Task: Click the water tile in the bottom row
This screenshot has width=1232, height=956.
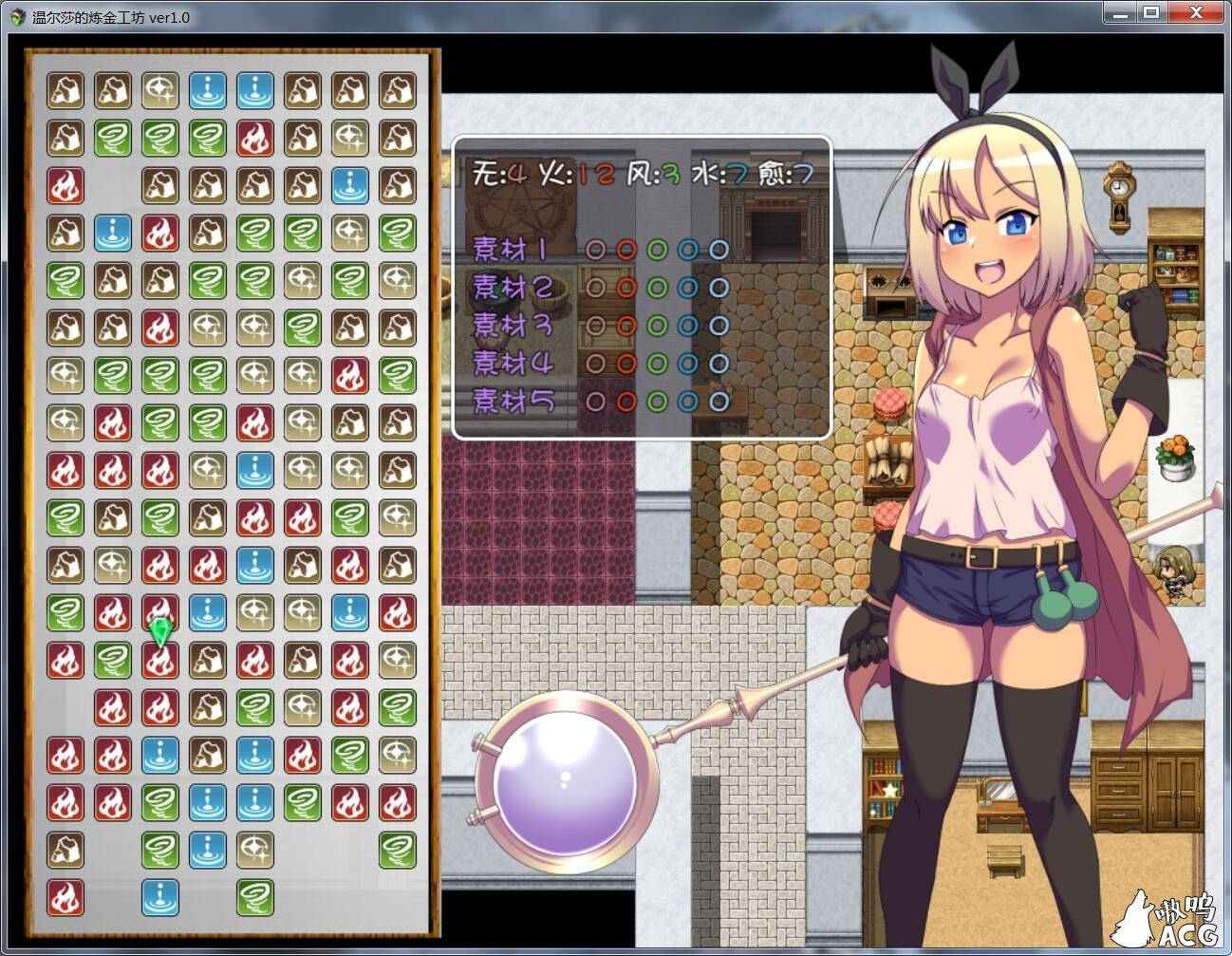Action: [x=160, y=897]
